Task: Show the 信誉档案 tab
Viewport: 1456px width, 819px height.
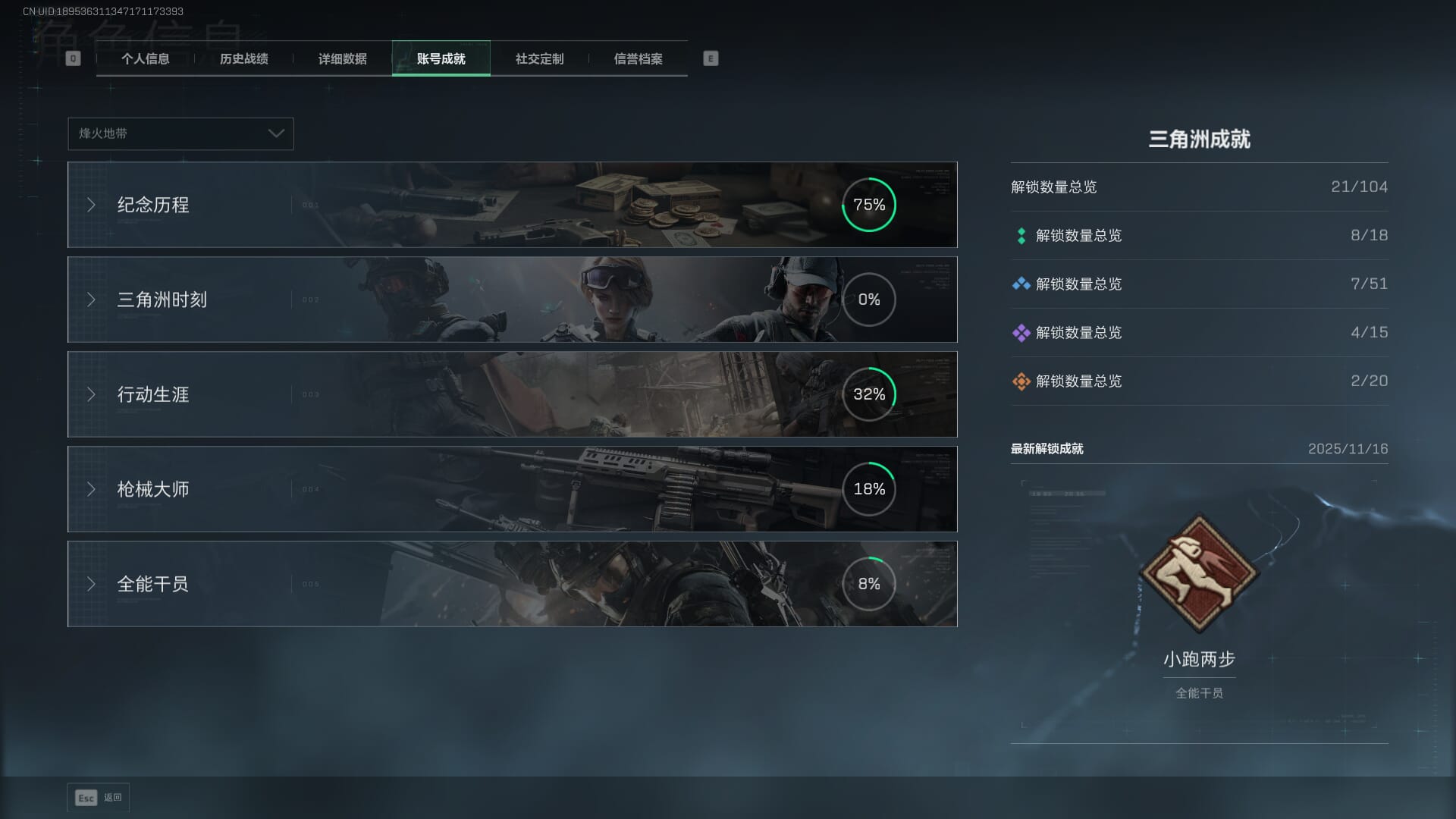Action: [x=638, y=59]
